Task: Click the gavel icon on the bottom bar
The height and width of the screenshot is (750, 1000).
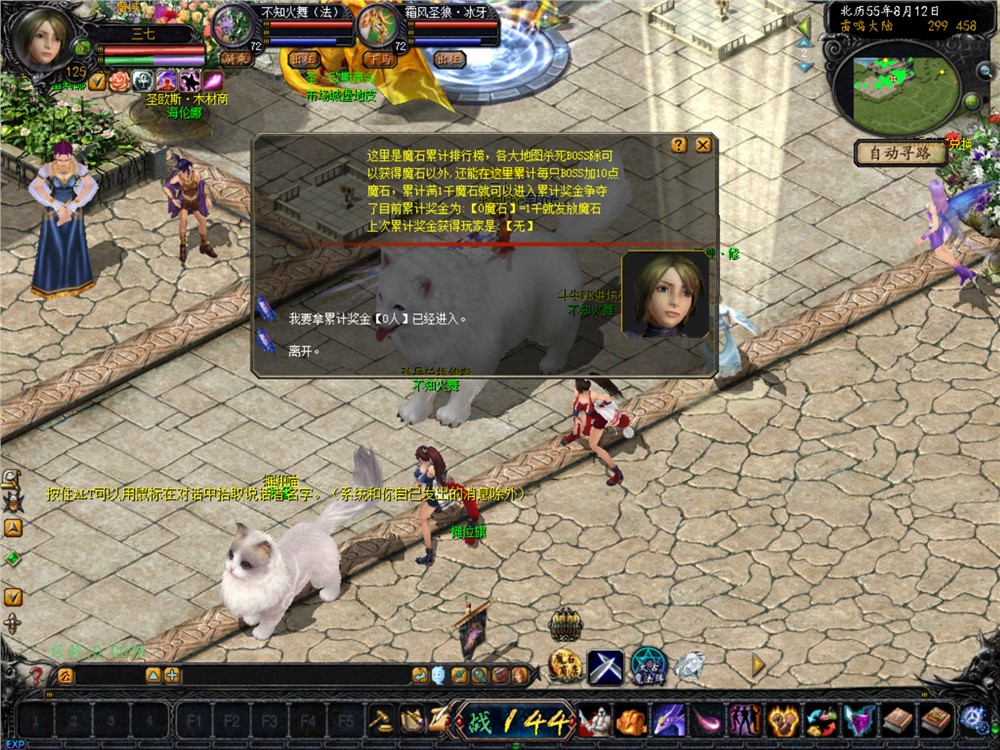Action: (x=382, y=719)
